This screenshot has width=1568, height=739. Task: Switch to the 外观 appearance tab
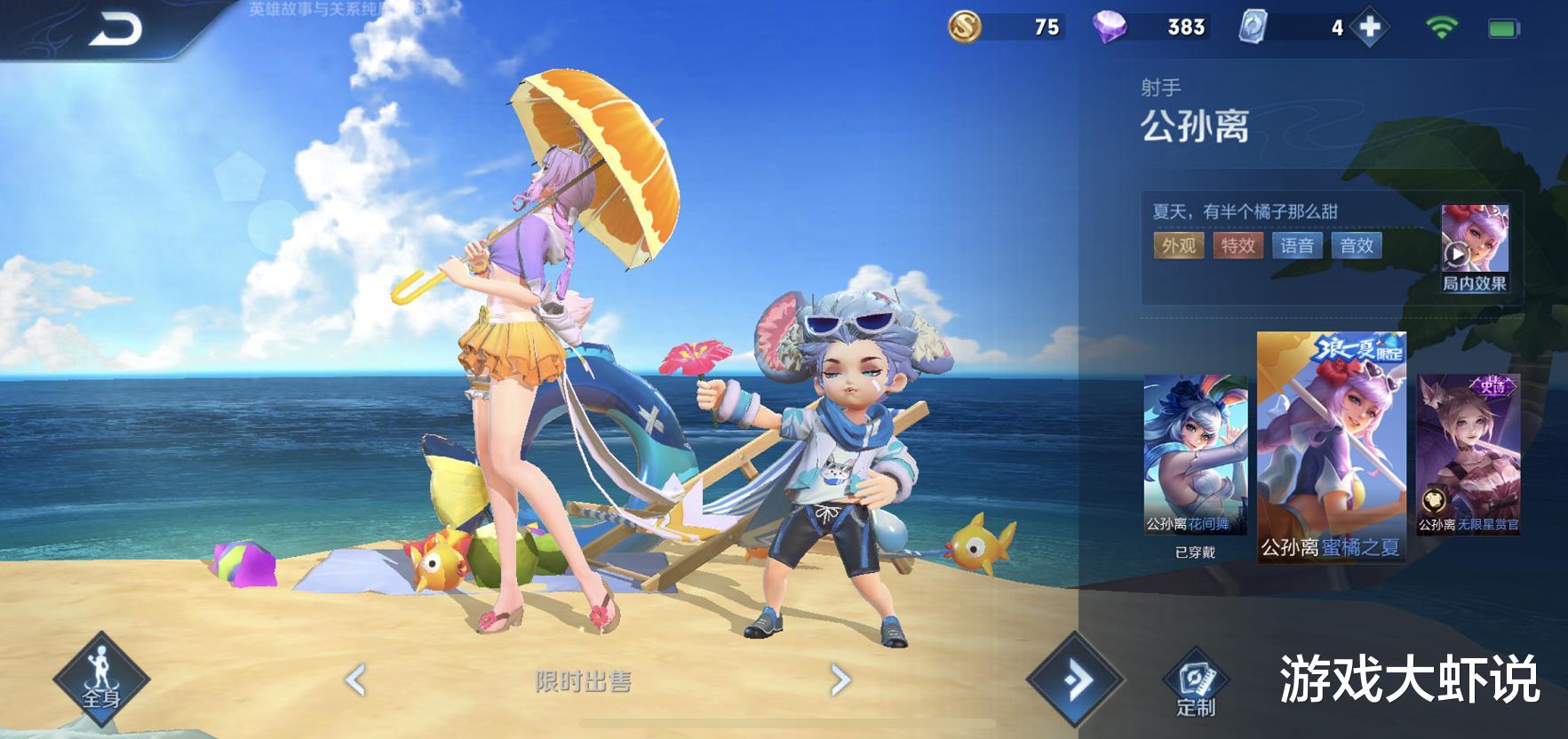click(x=1181, y=247)
